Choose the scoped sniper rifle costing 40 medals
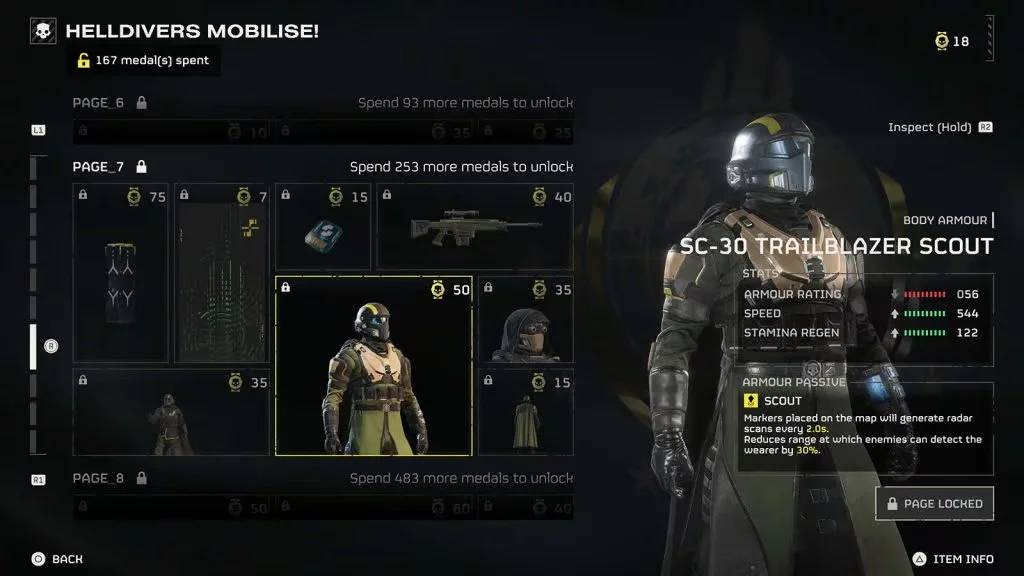The width and height of the screenshot is (1024, 576). click(475, 227)
